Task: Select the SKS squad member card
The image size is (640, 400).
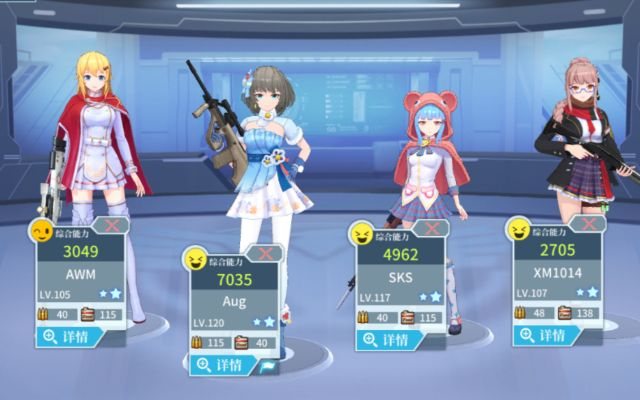Action: [400, 275]
